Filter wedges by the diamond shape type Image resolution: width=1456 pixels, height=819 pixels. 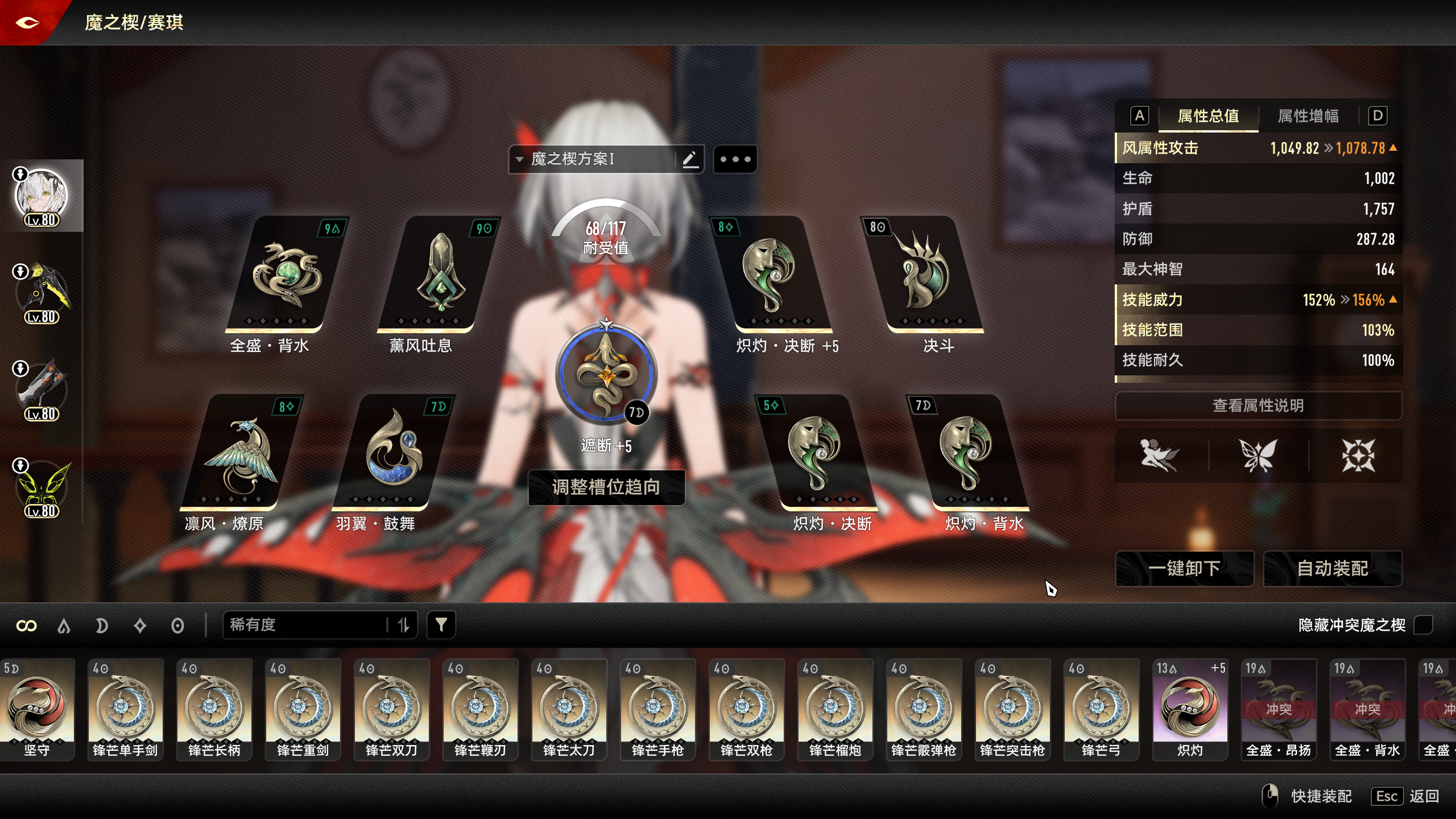139,624
